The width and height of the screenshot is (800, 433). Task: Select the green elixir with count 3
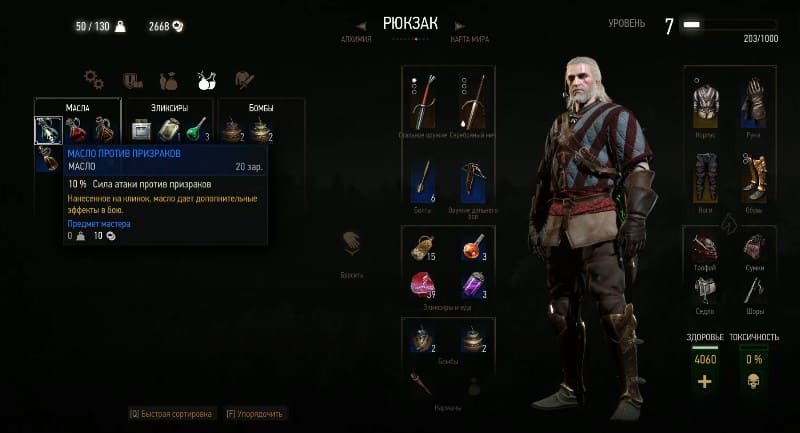(x=197, y=130)
